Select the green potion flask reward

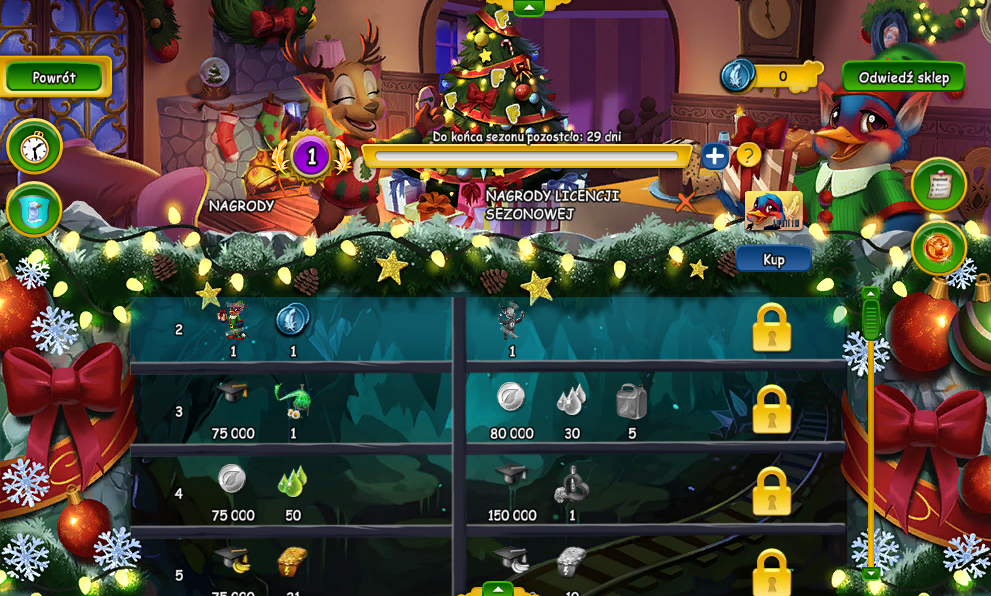[292, 401]
